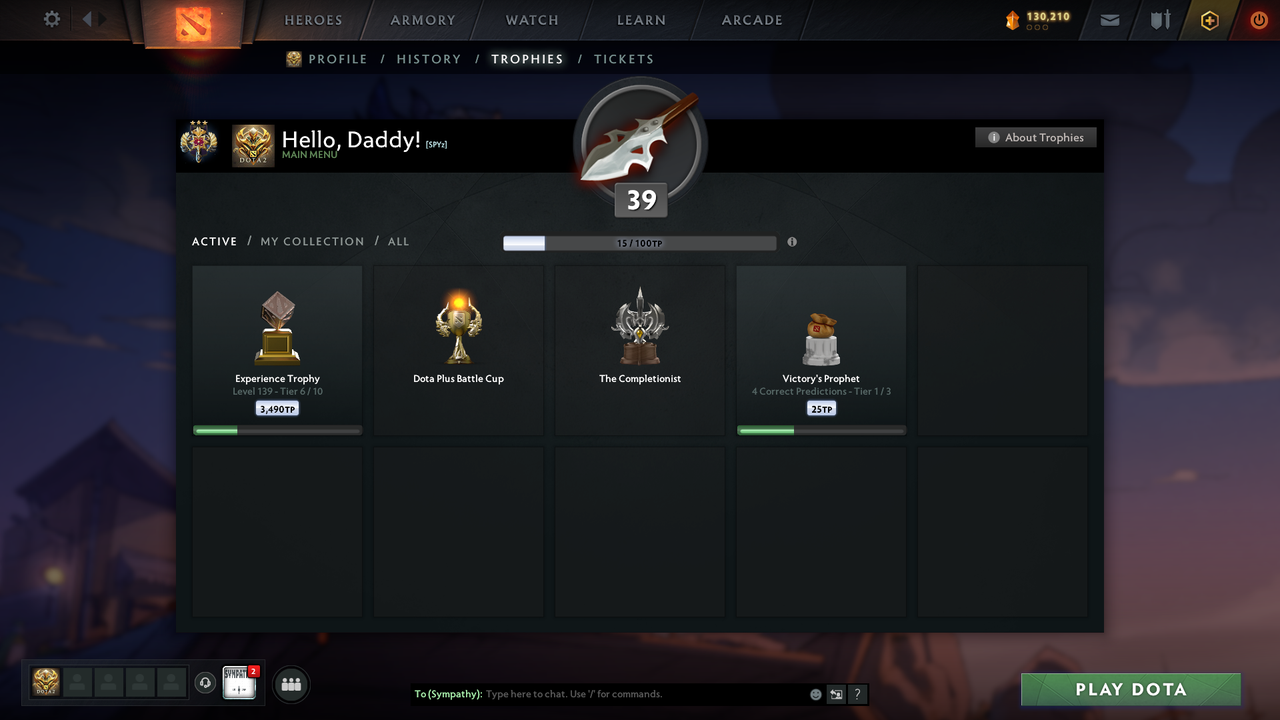Viewport: 1280px width, 720px height.
Task: Open the emoticon picker in chat bar
Action: (x=815, y=693)
